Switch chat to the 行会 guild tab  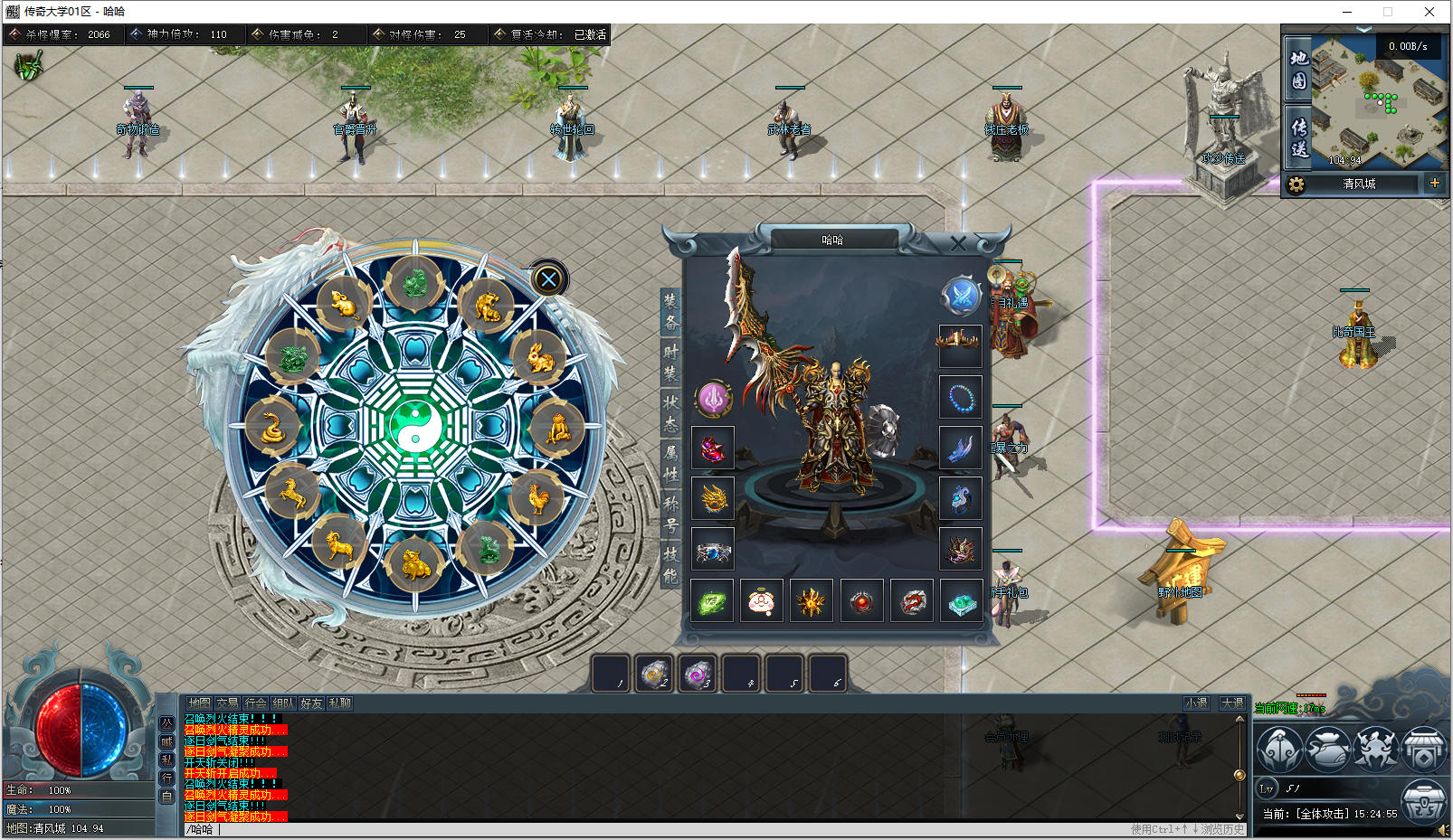[x=255, y=703]
